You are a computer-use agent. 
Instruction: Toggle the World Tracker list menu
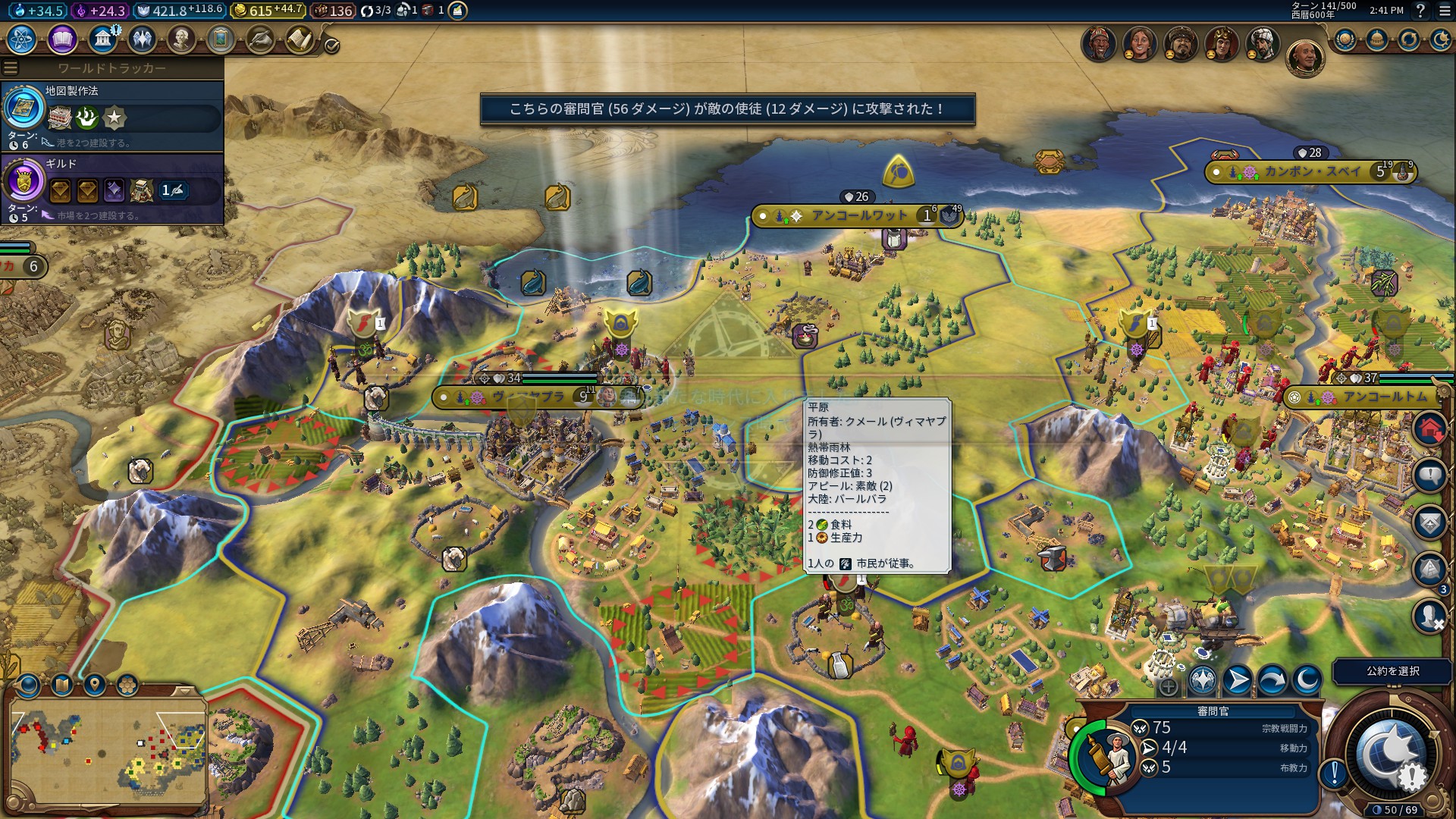point(11,68)
